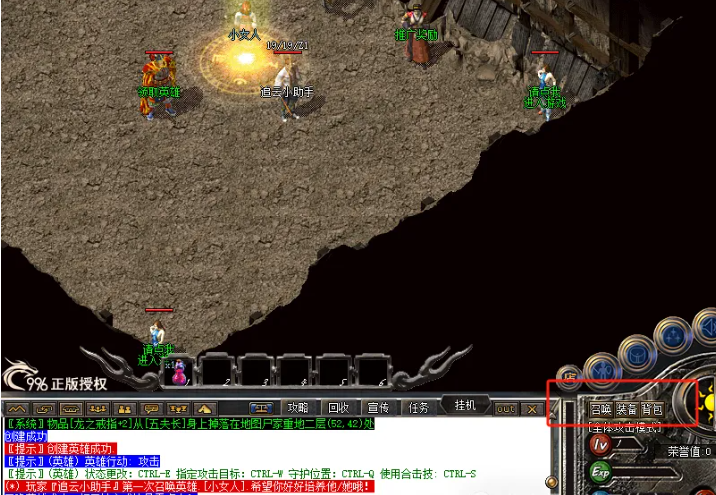Click the 召唤 summon hero button

tap(600, 410)
